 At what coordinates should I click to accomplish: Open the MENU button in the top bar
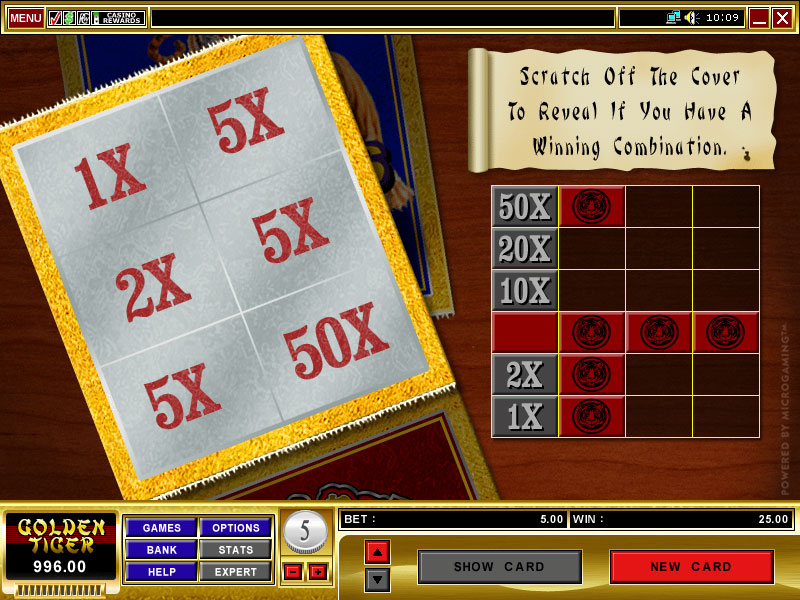[26, 18]
